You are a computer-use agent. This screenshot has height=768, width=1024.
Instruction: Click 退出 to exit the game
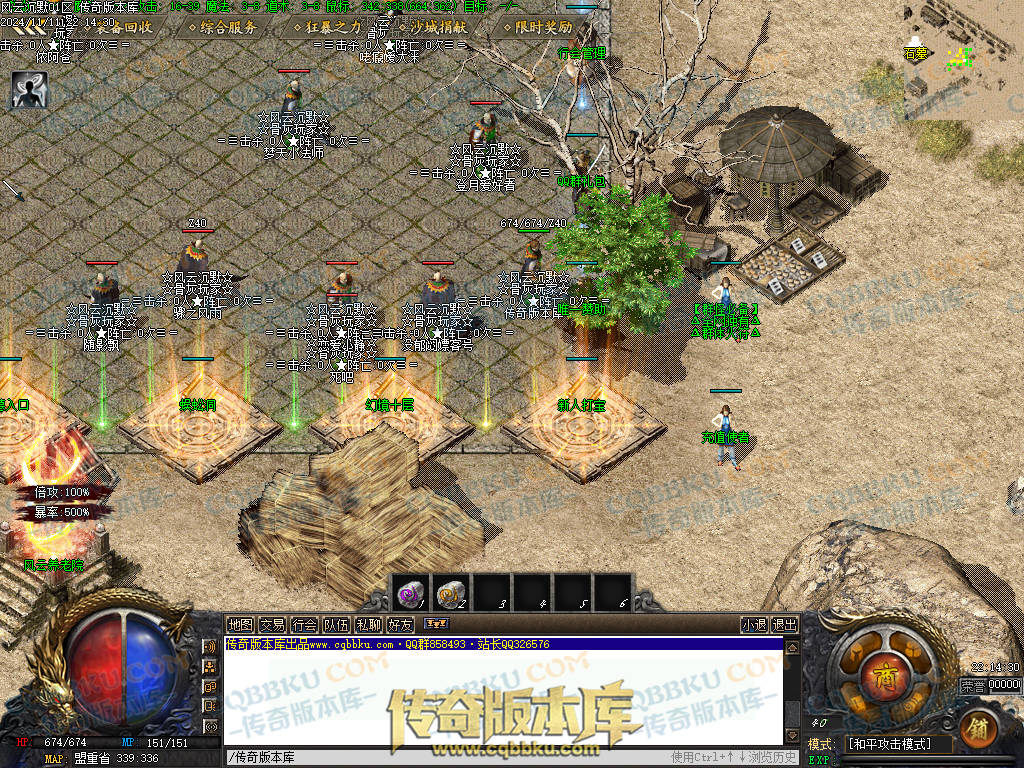tap(785, 625)
